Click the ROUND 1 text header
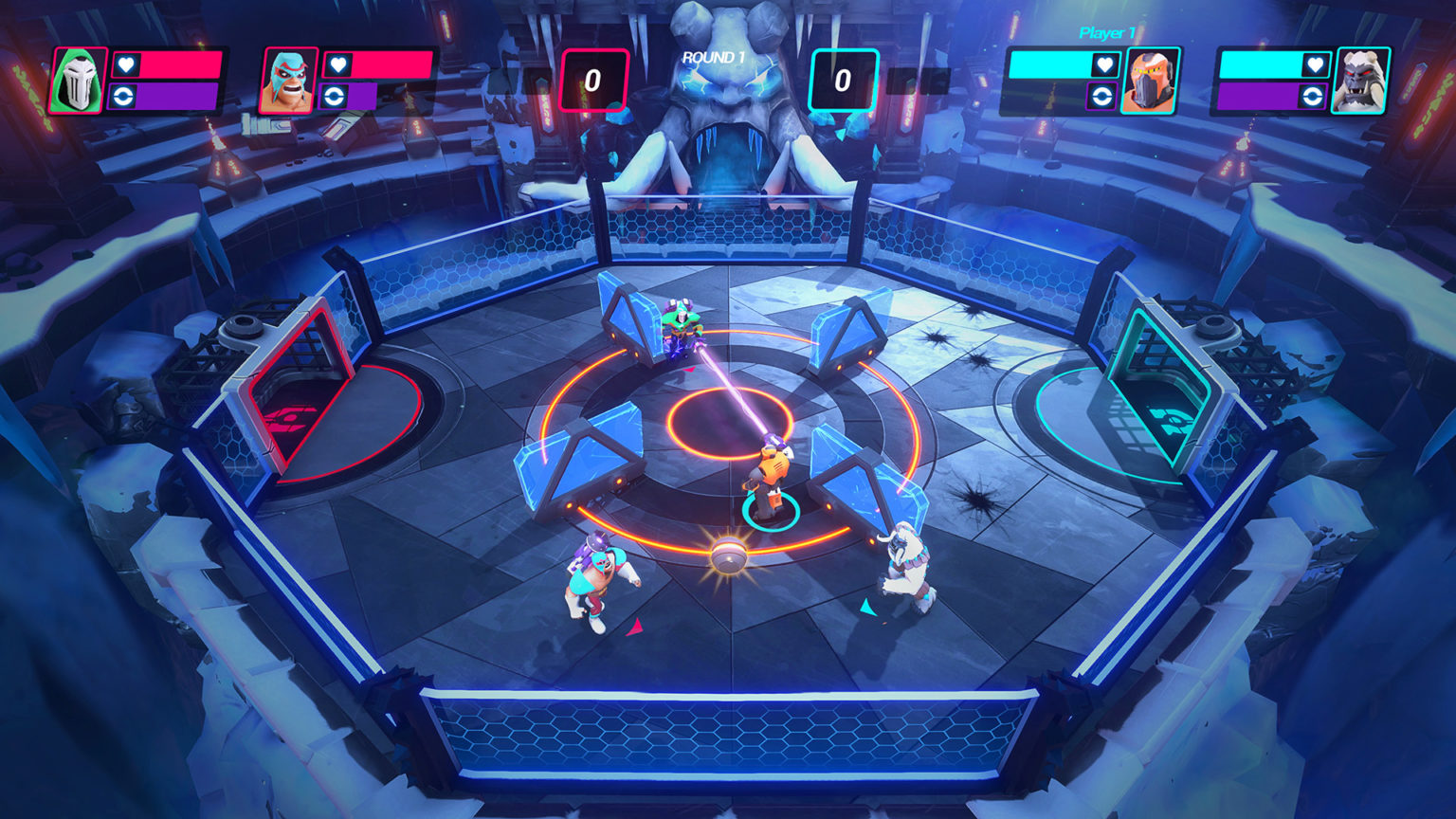Image resolution: width=1456 pixels, height=819 pixels. click(711, 55)
